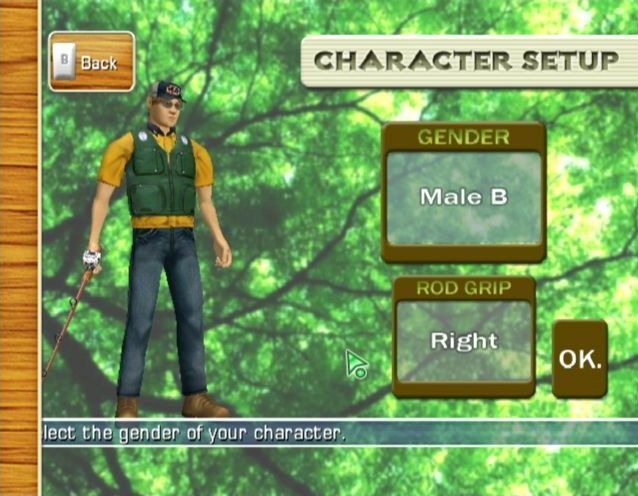Image resolution: width=638 pixels, height=496 pixels.
Task: Change the Gender selection box
Action: point(463,198)
